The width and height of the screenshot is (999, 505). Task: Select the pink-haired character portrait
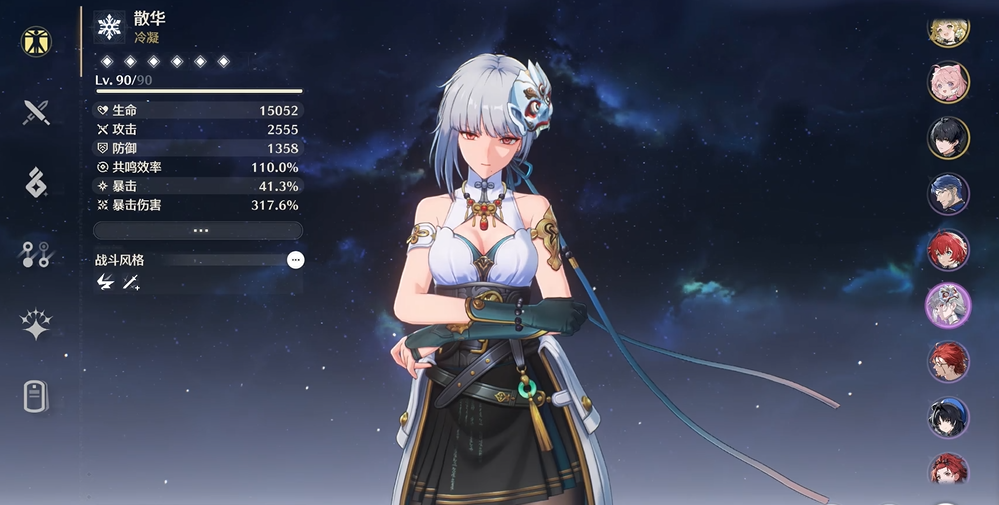tap(947, 83)
